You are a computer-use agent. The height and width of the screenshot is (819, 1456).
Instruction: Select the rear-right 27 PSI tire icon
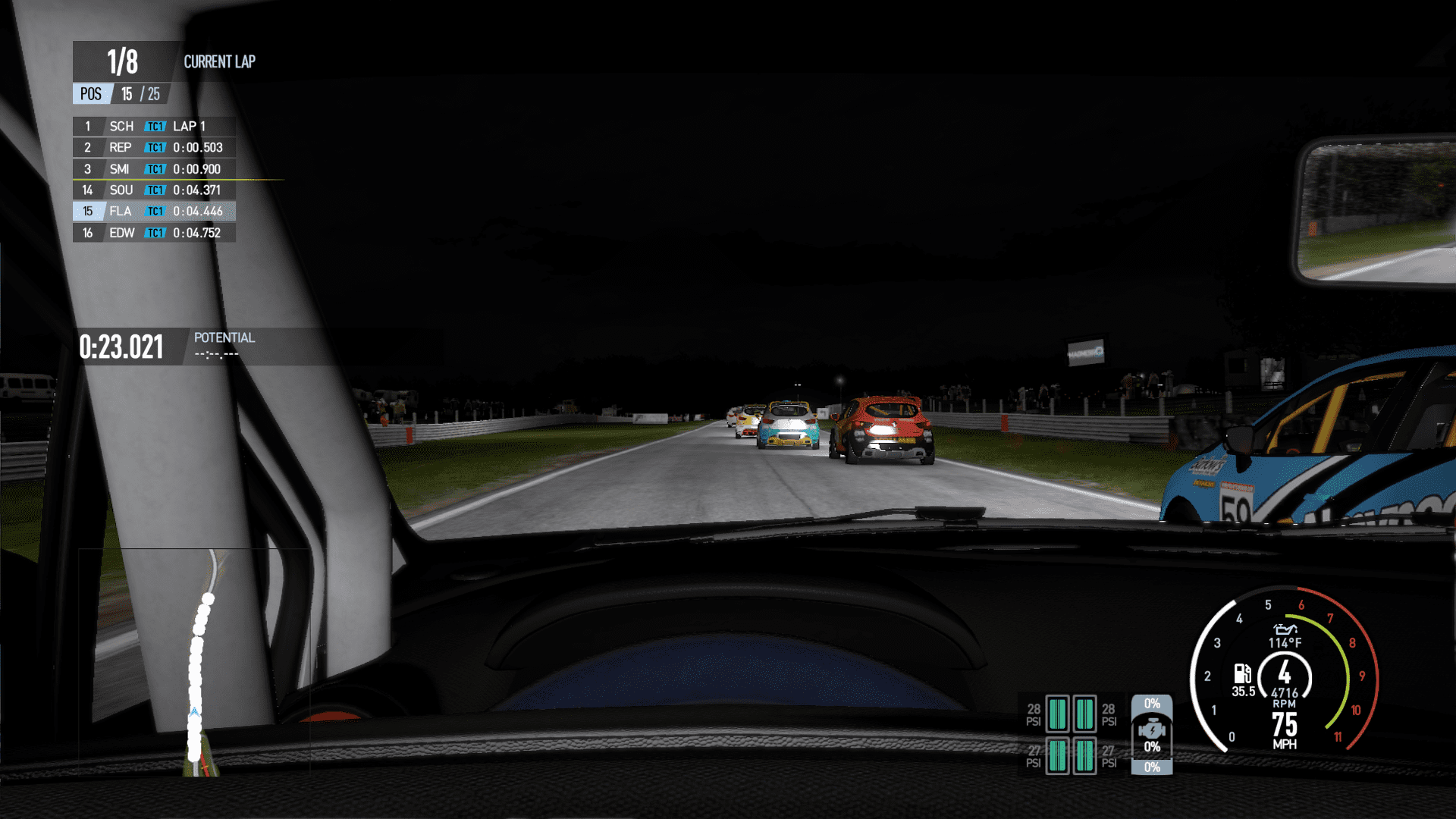(x=1084, y=756)
